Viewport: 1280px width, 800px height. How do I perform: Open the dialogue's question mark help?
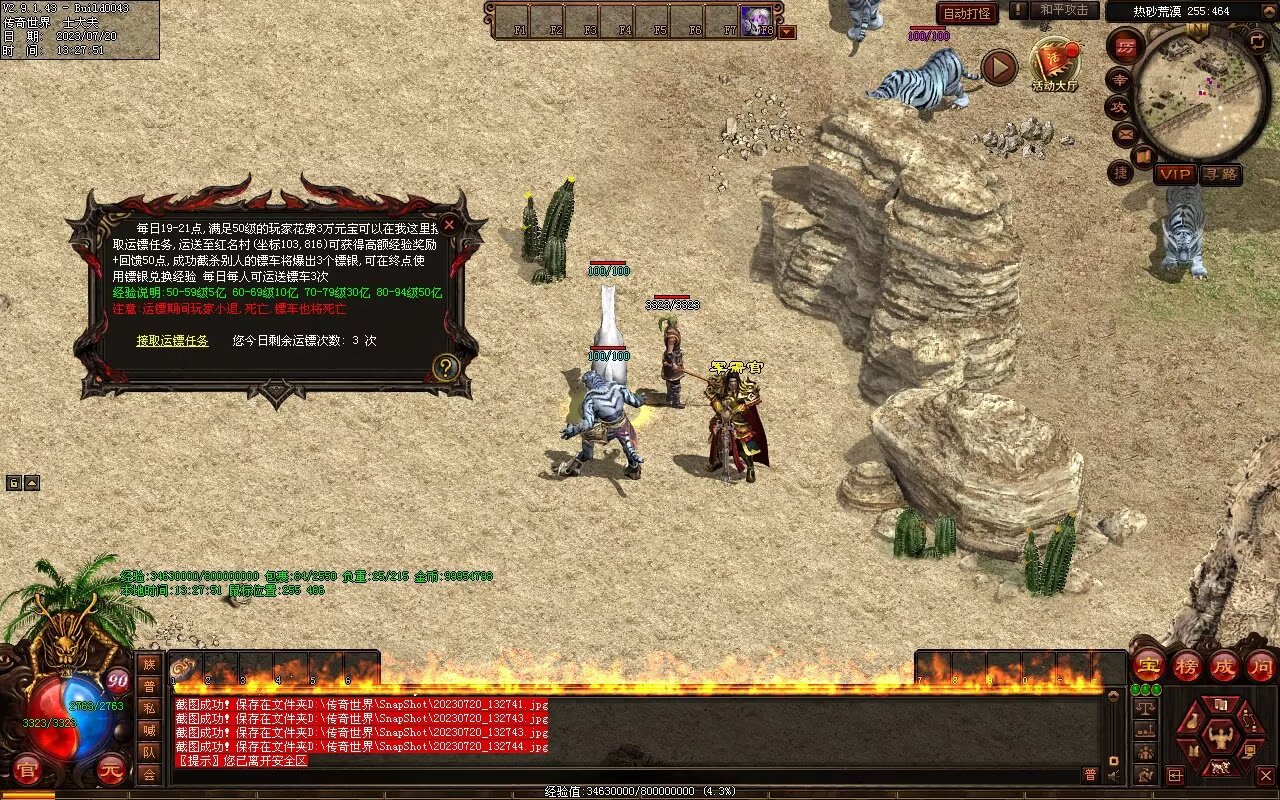tap(446, 367)
